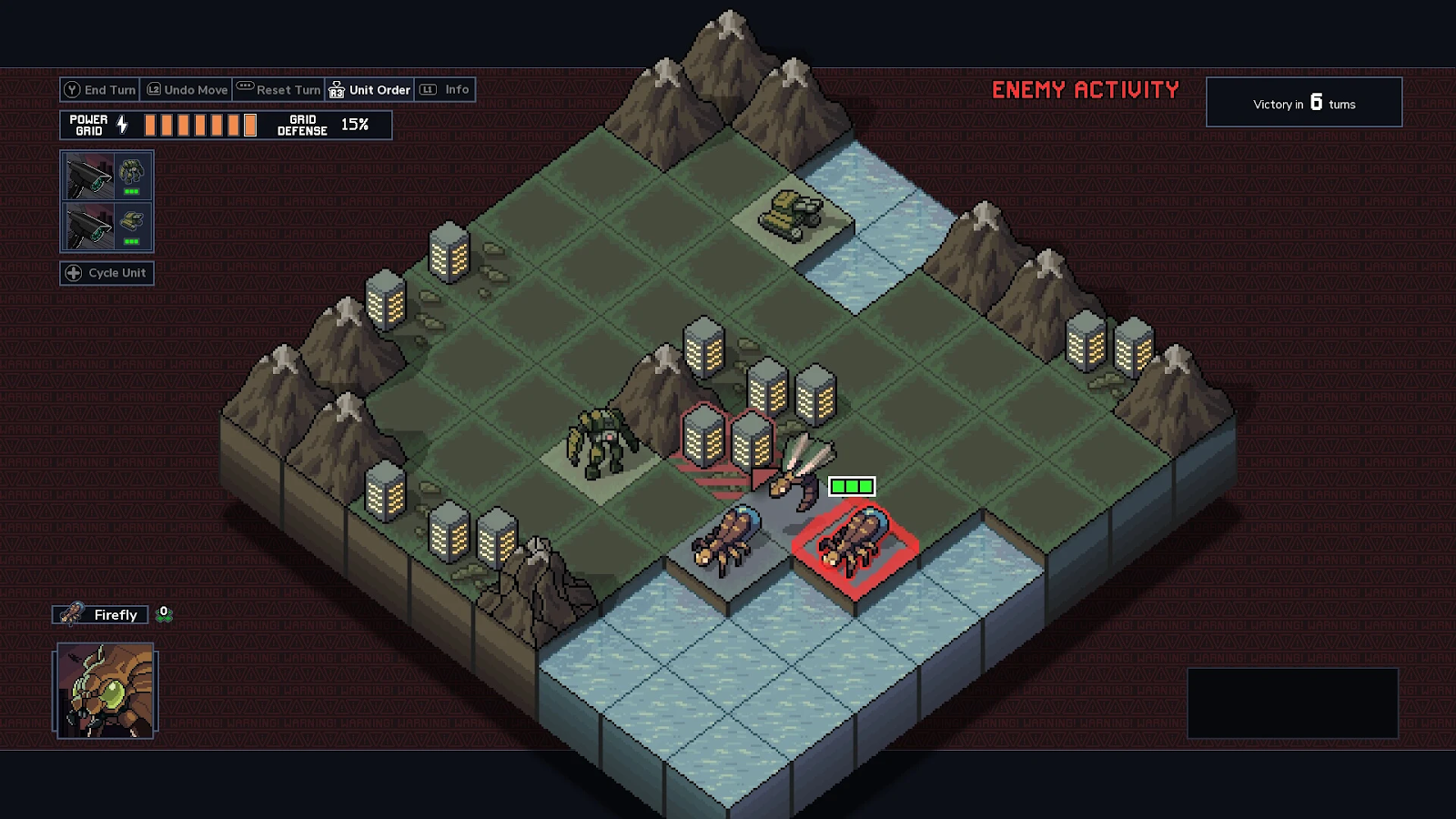Open the Firefly enemy portrait
Viewport: 1456px width, 819px height.
[106, 691]
